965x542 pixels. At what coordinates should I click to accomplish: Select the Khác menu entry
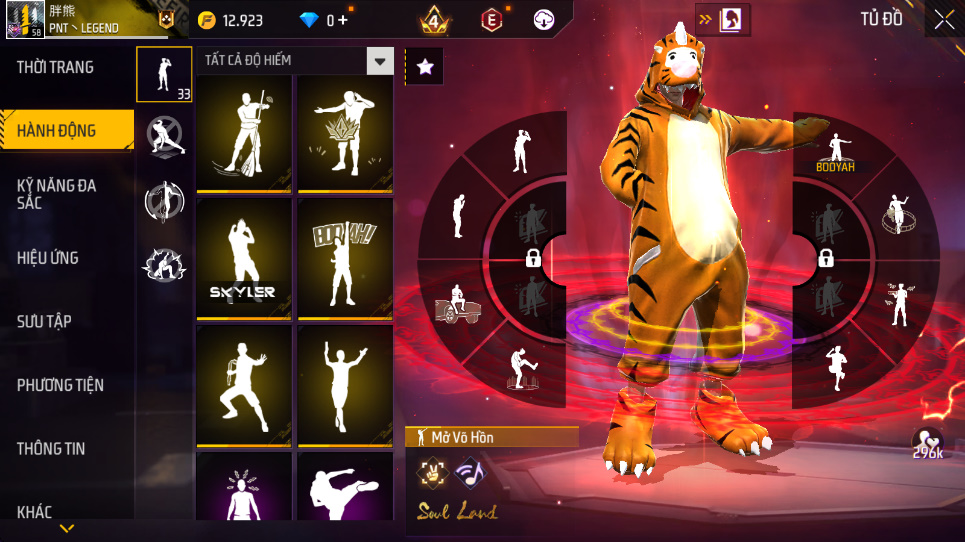tap(35, 512)
